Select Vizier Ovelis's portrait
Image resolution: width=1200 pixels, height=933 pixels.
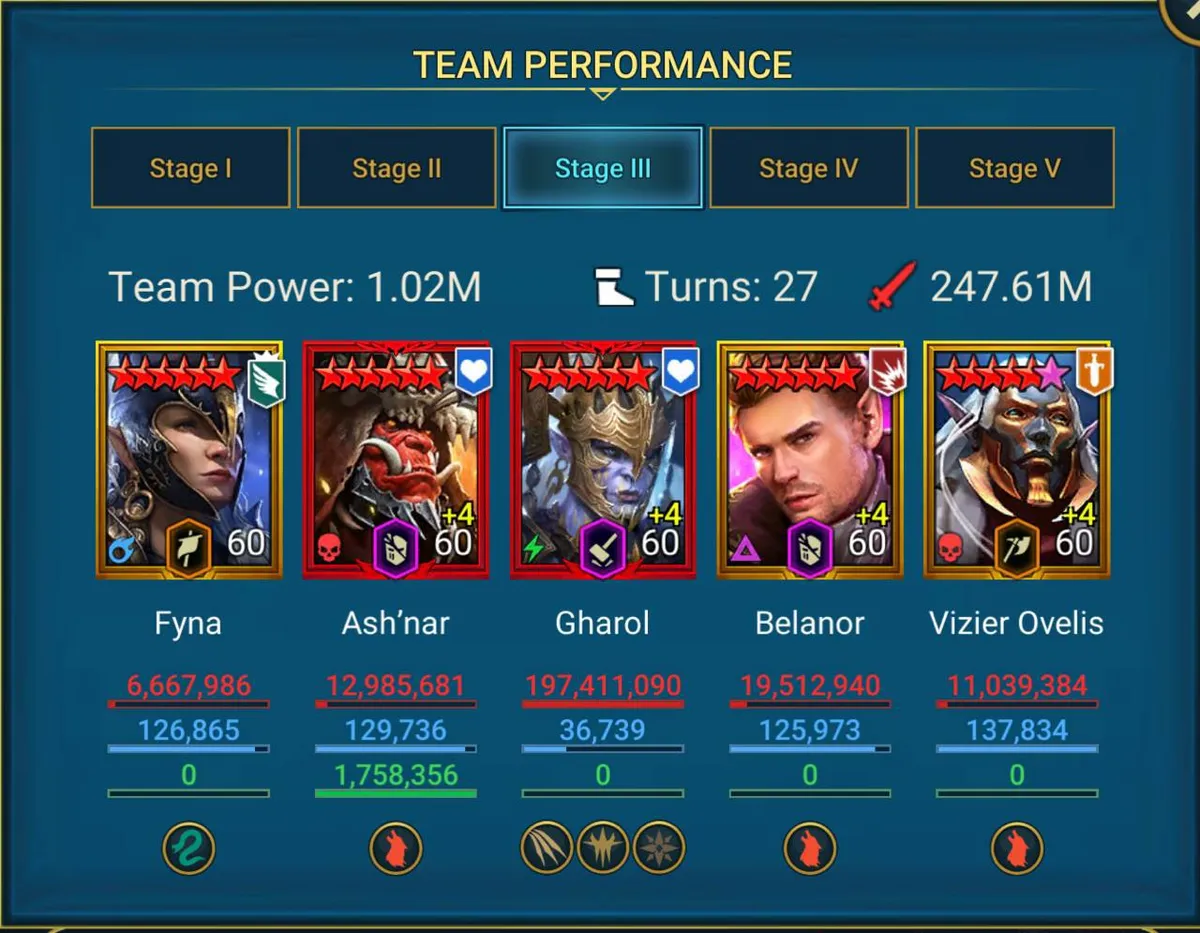tap(1016, 460)
